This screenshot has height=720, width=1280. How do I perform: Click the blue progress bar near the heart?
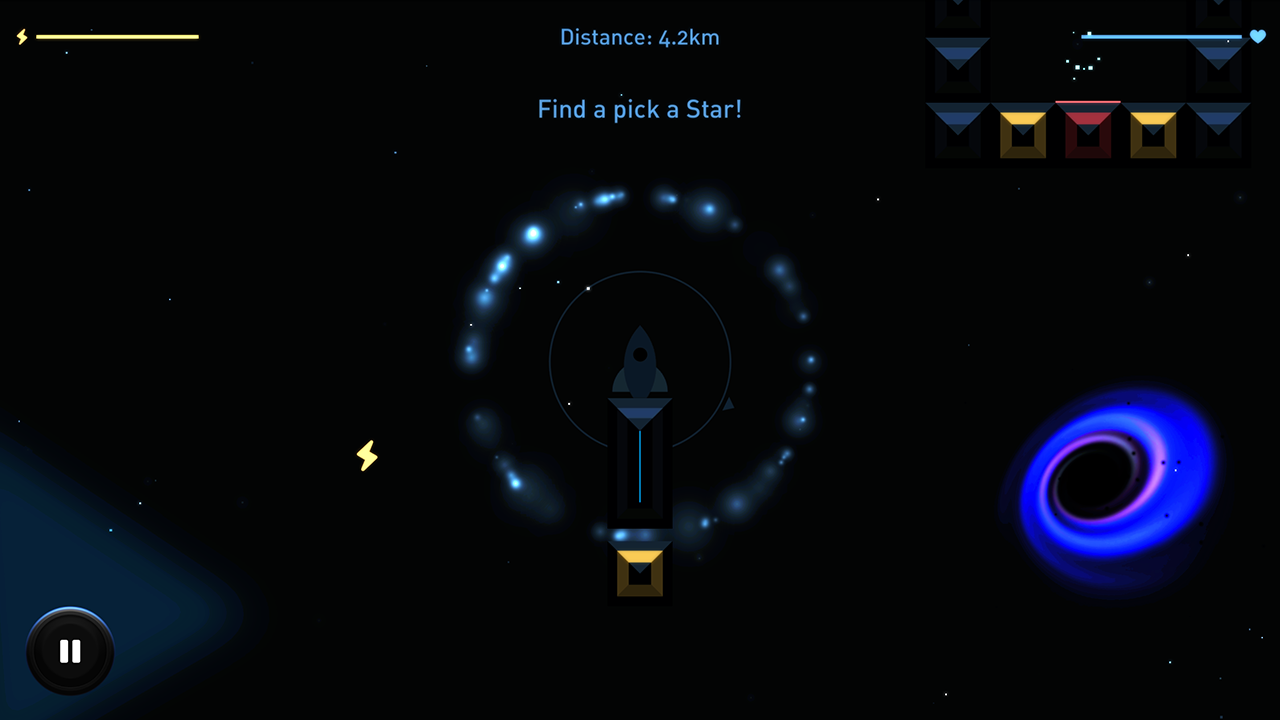tap(1160, 37)
